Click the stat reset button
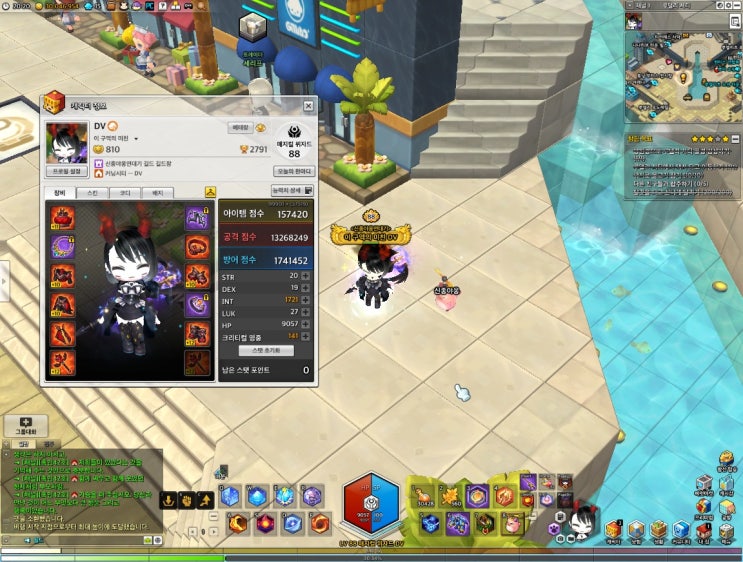The image size is (743, 562). [265, 351]
